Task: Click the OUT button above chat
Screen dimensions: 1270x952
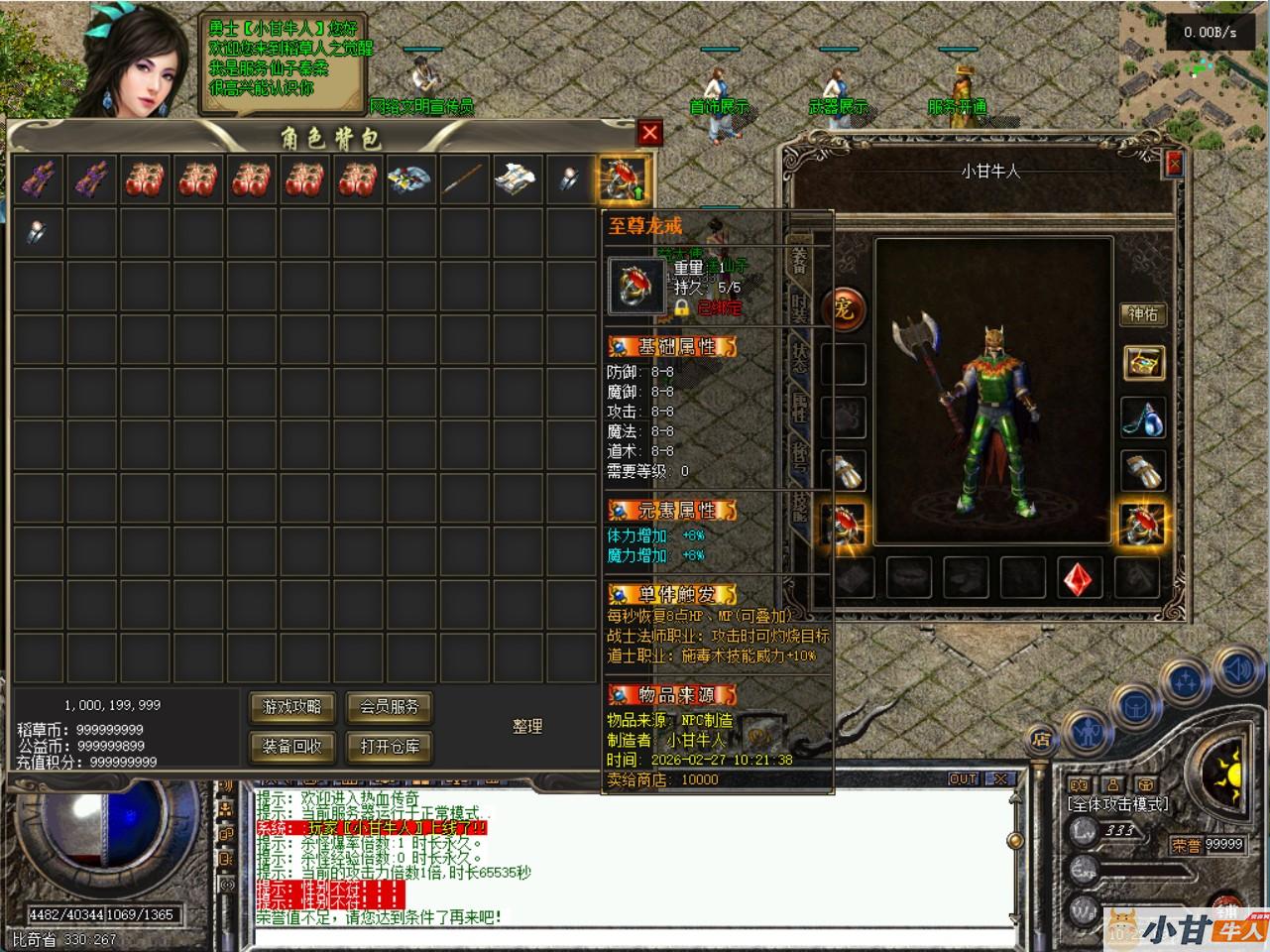Action: (x=963, y=779)
